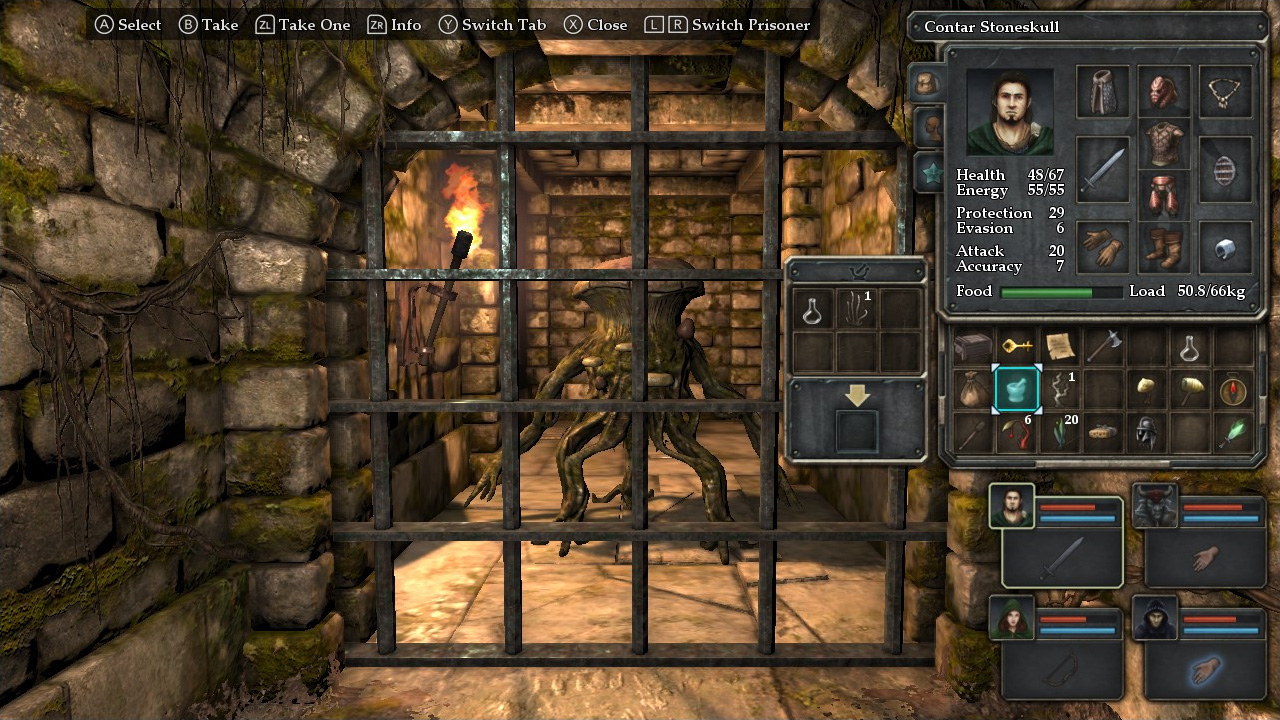Select the compass item in the inventory
Screen dimensions: 1280x720
pos(1233,390)
